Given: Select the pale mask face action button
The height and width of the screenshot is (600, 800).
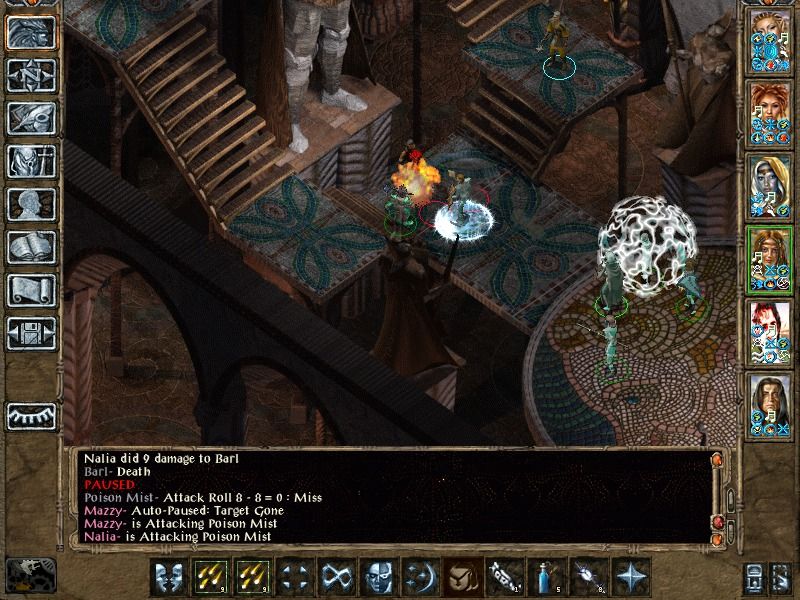Looking at the screenshot, I should 377,577.
